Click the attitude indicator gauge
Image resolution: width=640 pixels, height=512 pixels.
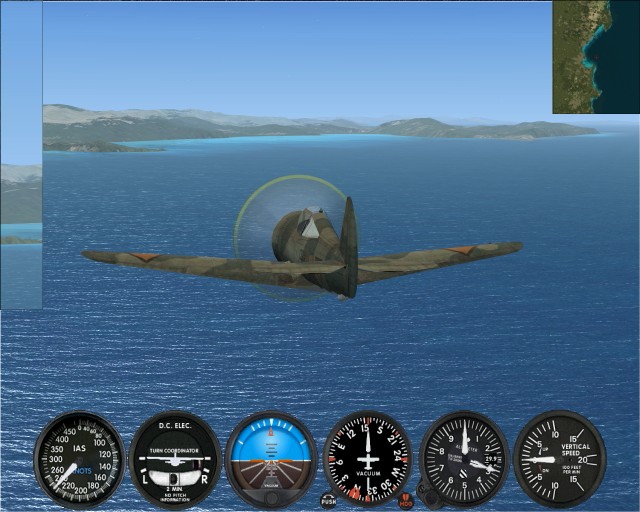[271, 459]
